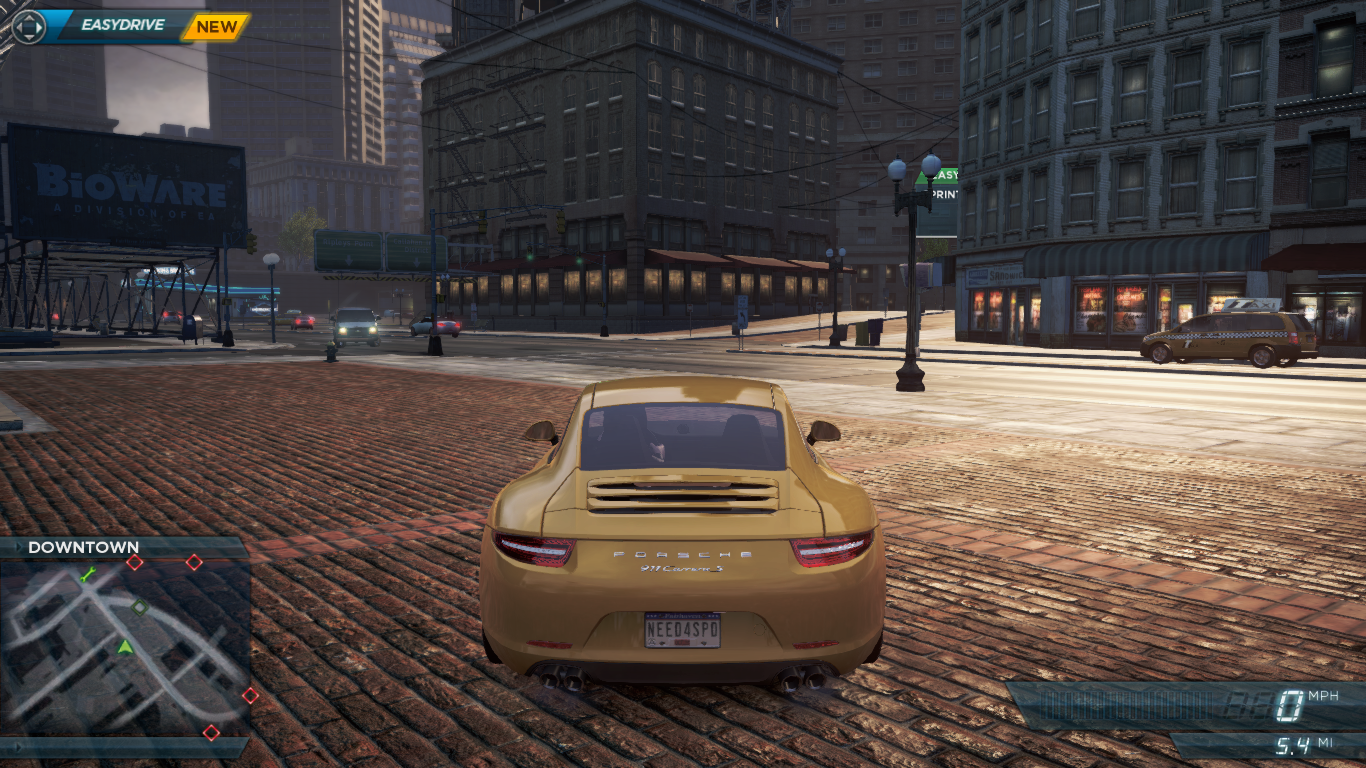The image size is (1366, 768).
Task: Click the green wrench garage icon on minimap
Action: tap(88, 574)
